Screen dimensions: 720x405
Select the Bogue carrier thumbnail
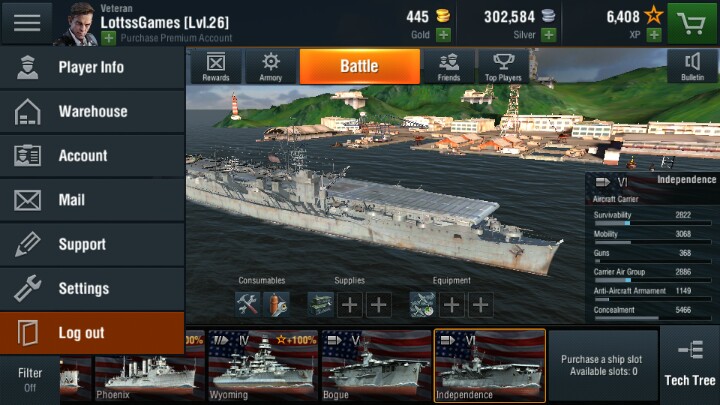coord(375,366)
